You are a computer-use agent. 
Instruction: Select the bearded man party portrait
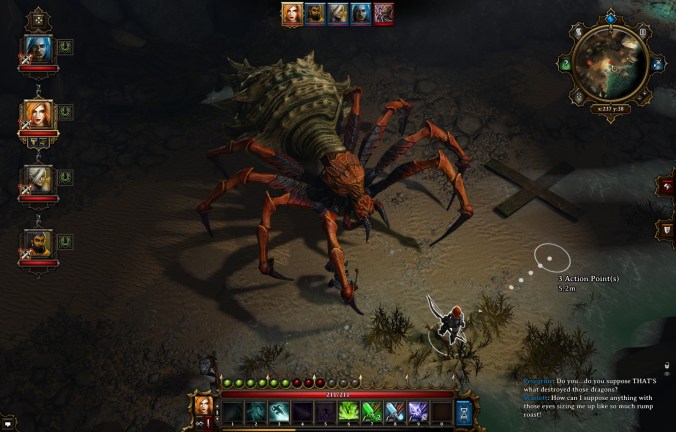pyautogui.click(x=38, y=244)
